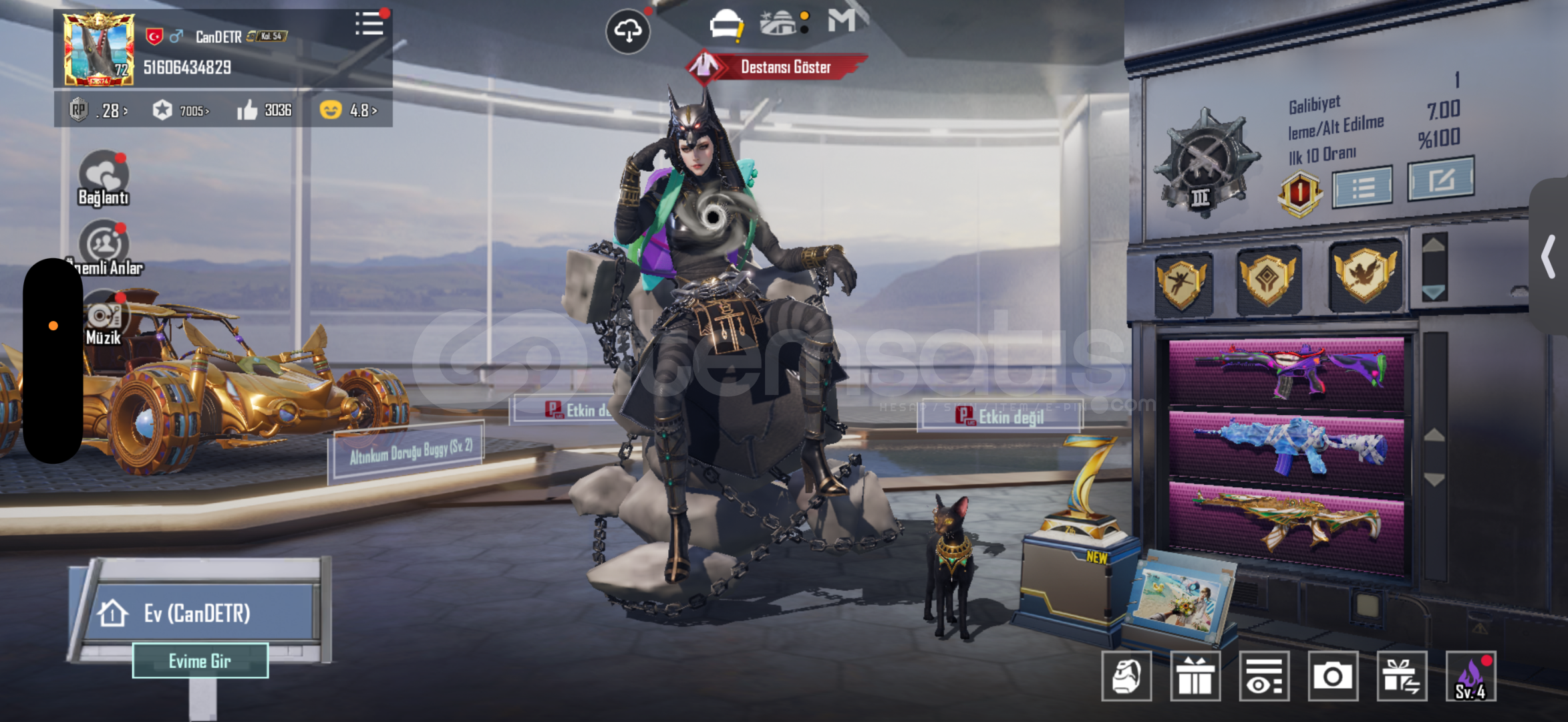Tap the camera screenshot button

coord(1333,677)
